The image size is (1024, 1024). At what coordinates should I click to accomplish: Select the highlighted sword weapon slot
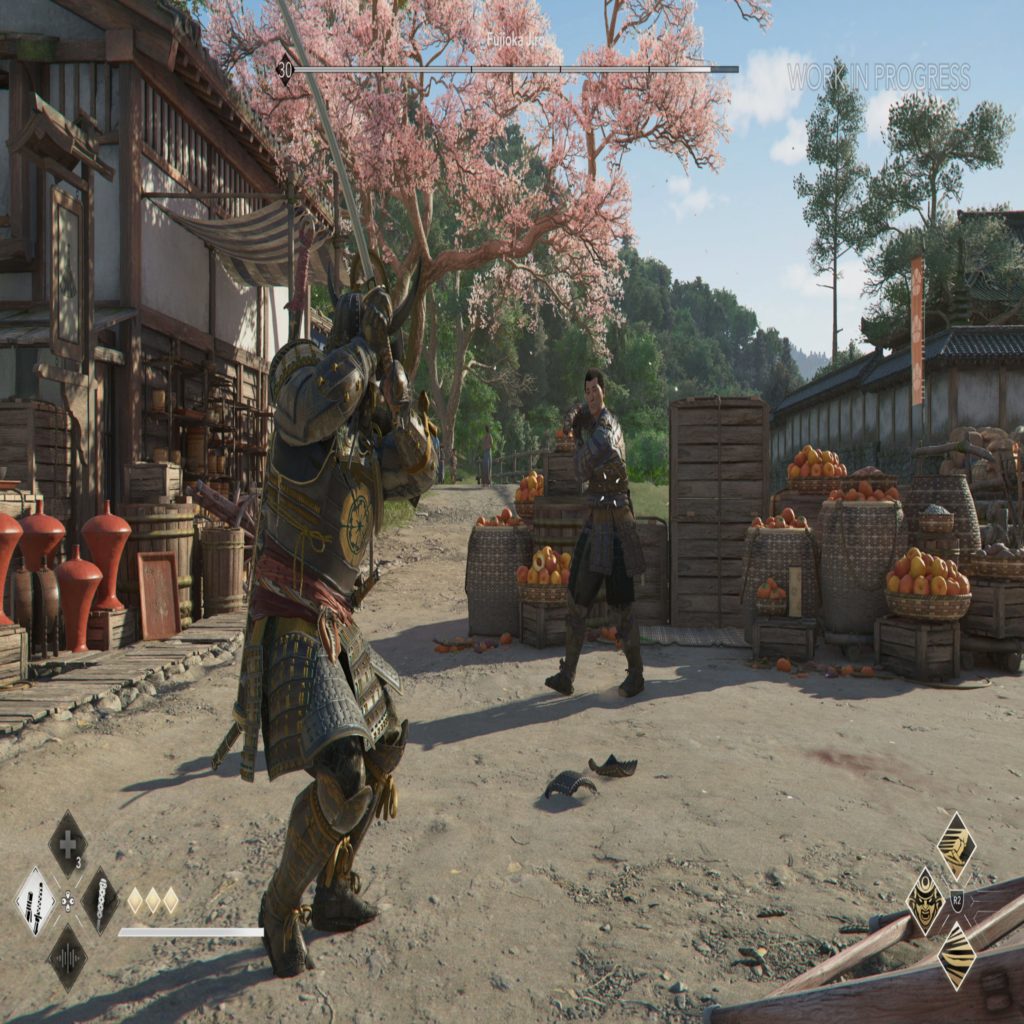36,901
